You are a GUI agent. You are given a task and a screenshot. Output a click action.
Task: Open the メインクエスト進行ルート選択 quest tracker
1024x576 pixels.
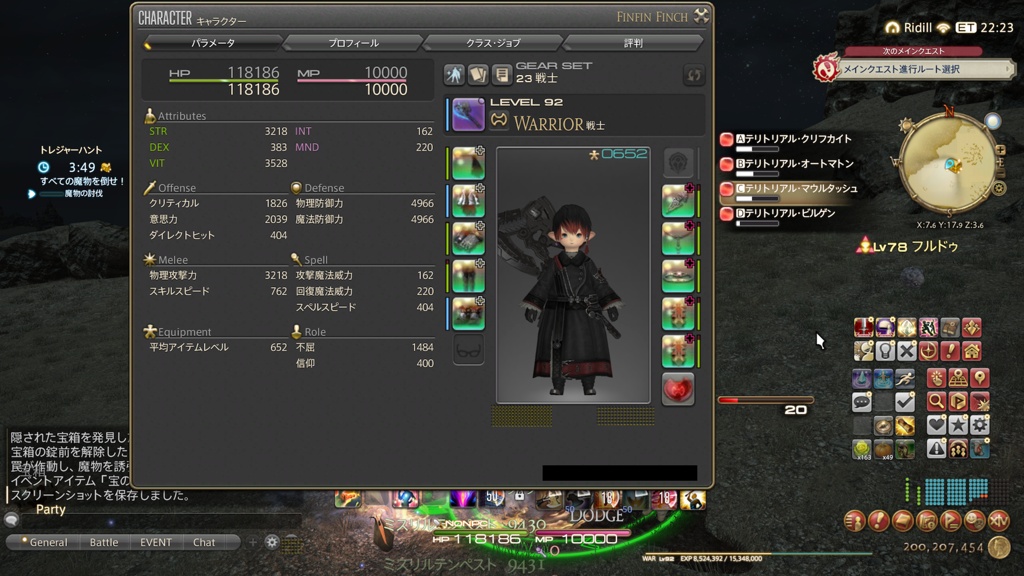pyautogui.click(x=914, y=69)
